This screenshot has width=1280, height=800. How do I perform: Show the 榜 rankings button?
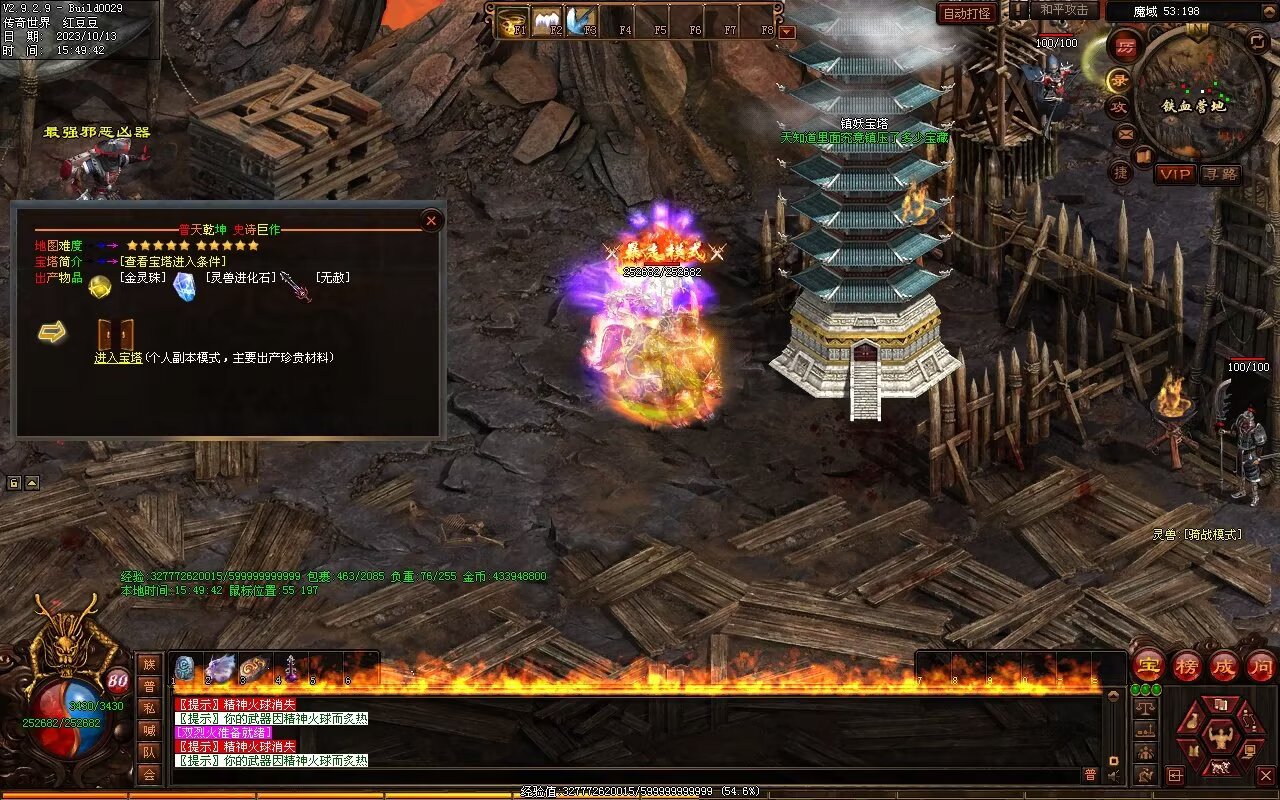click(x=1186, y=665)
